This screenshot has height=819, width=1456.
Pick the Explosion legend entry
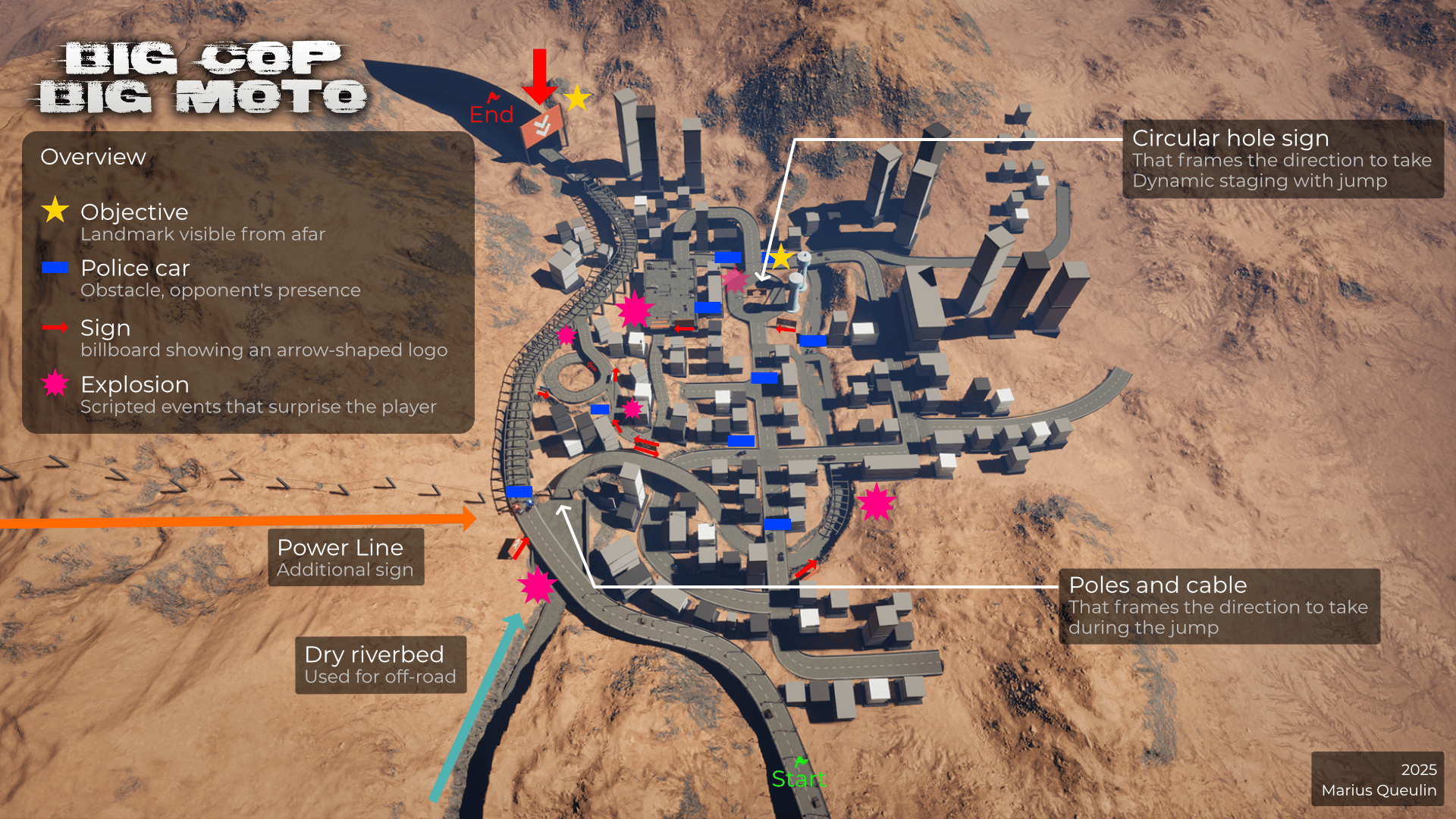[134, 385]
